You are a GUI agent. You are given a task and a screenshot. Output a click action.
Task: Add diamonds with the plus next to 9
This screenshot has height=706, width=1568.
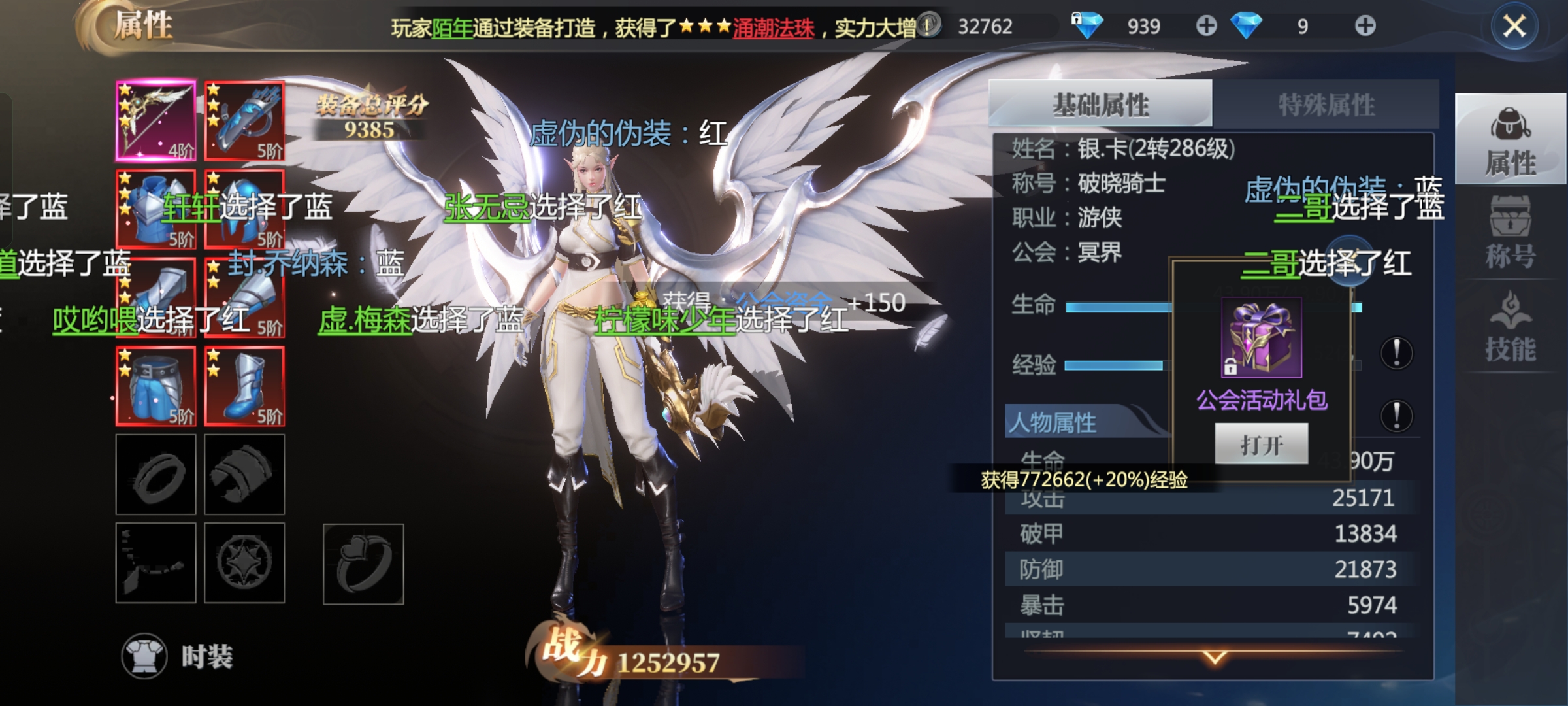pos(1365,26)
